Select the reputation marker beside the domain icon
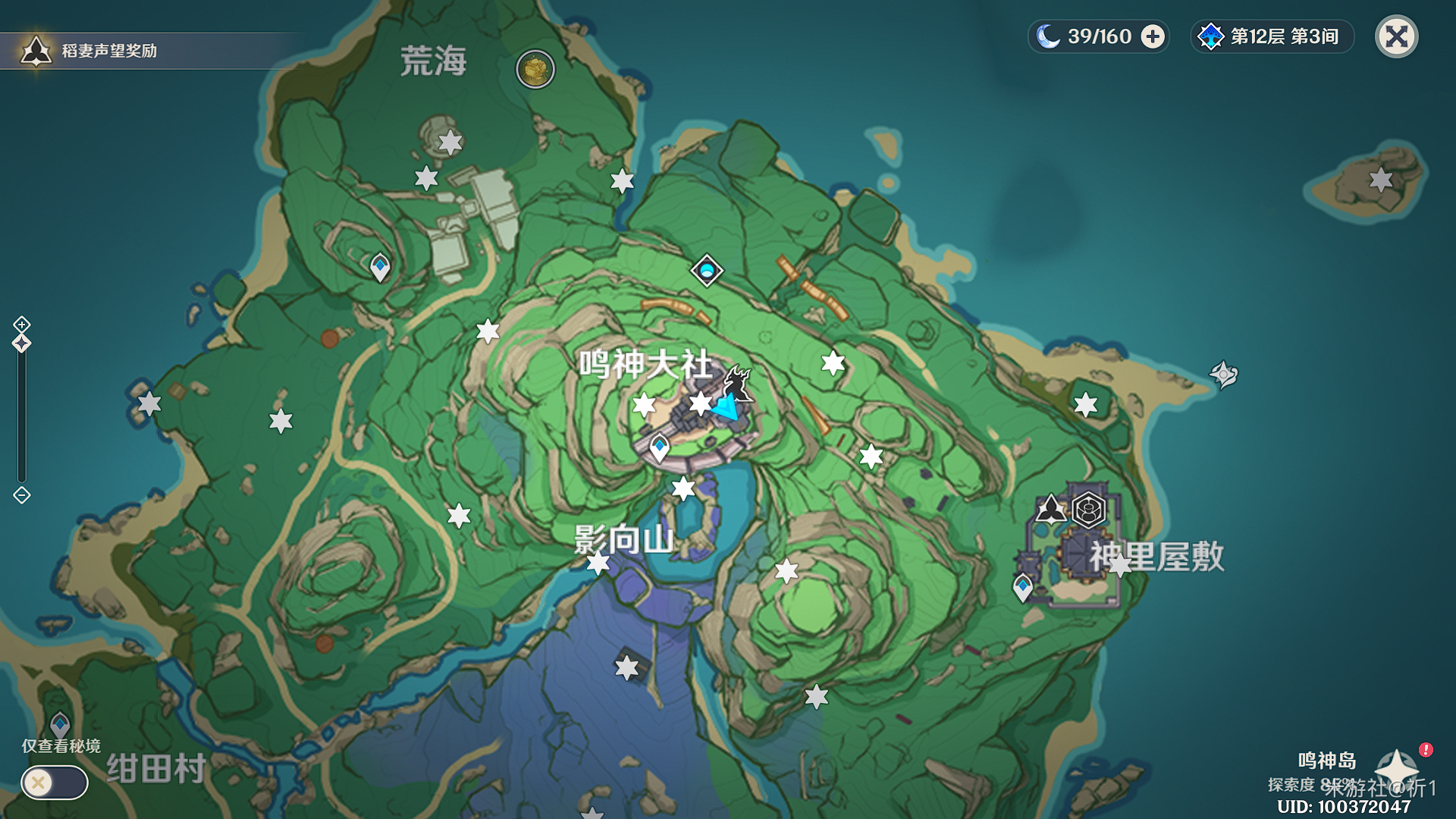The height and width of the screenshot is (819, 1456). tap(1051, 509)
